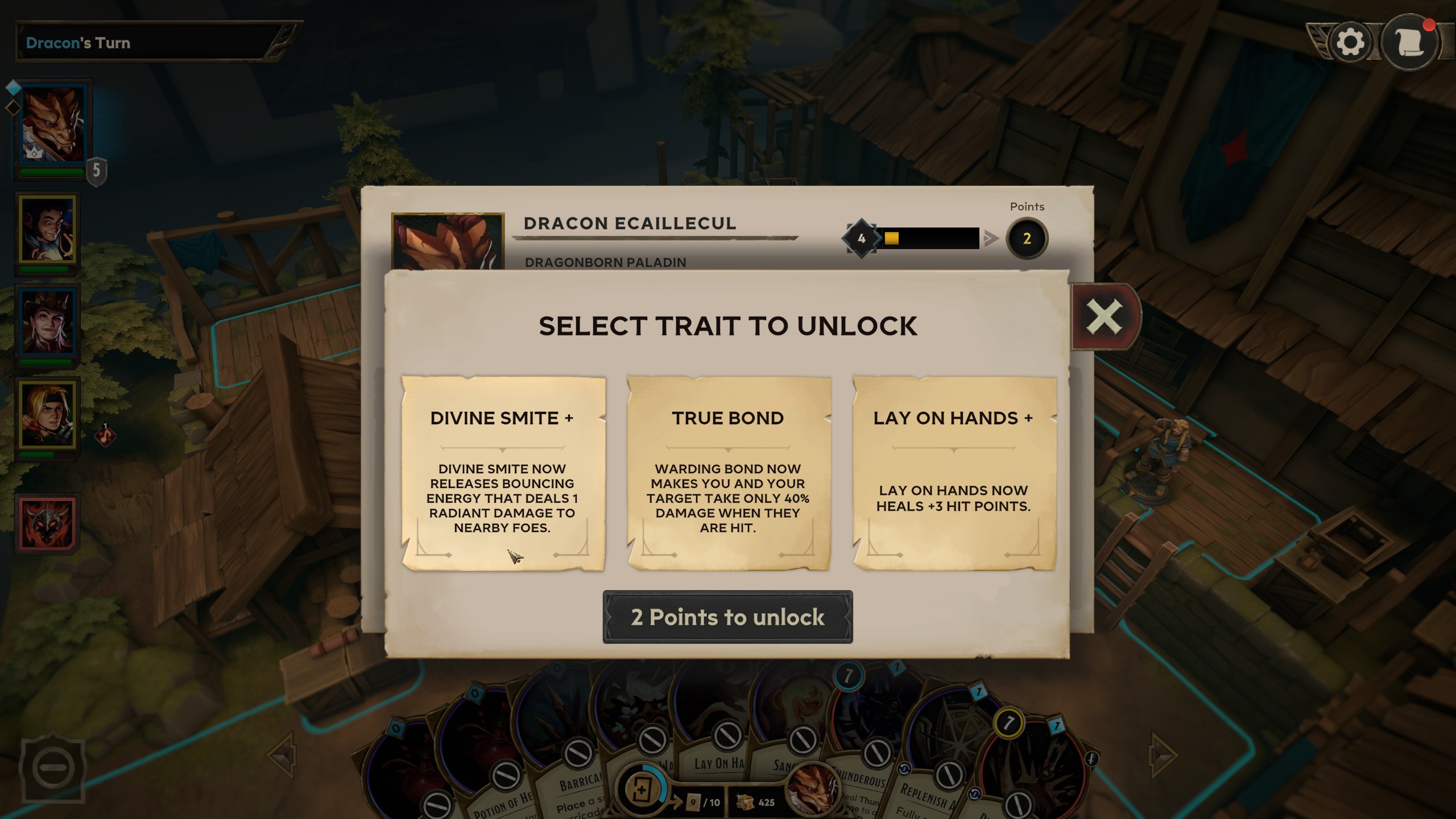This screenshot has width=1456, height=819.
Task: Show previous cards with the left hand arrow
Action: click(283, 755)
